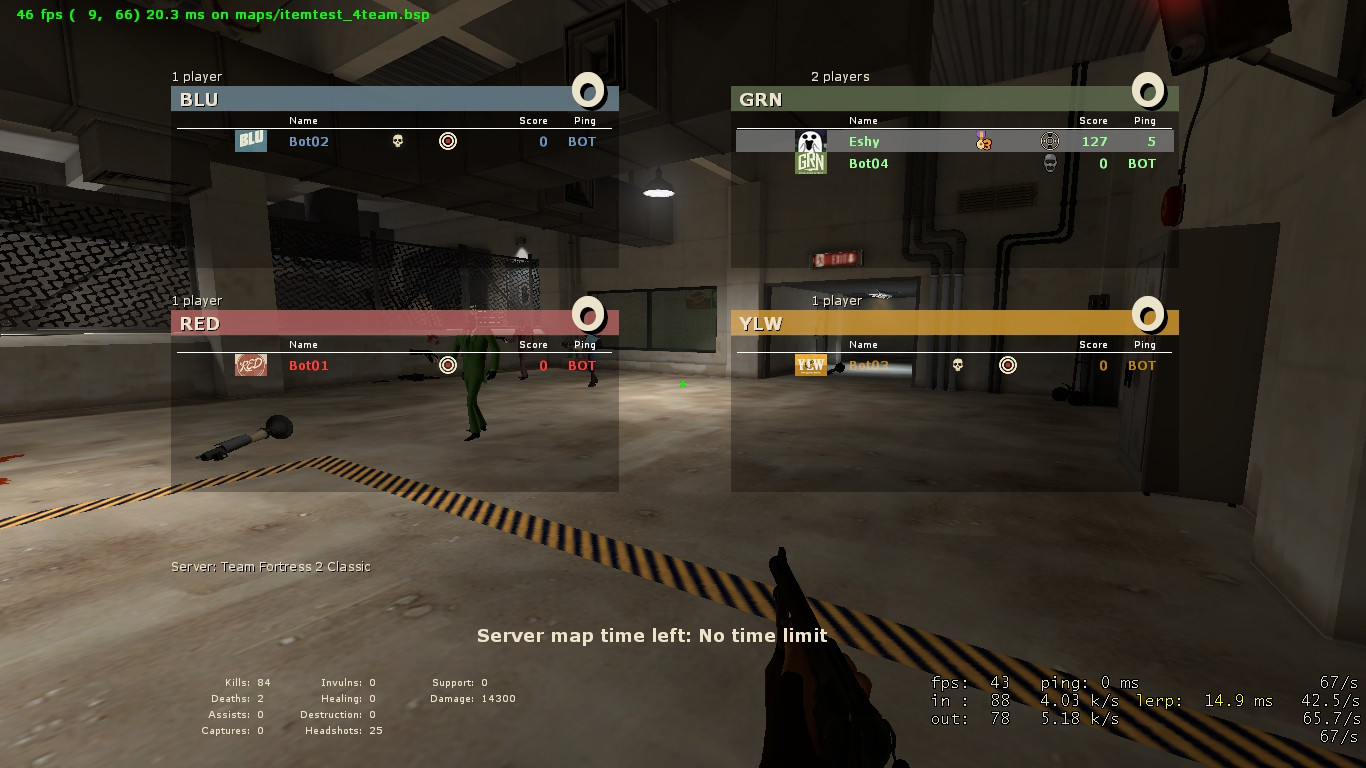Select the RED team header bar

390,323
